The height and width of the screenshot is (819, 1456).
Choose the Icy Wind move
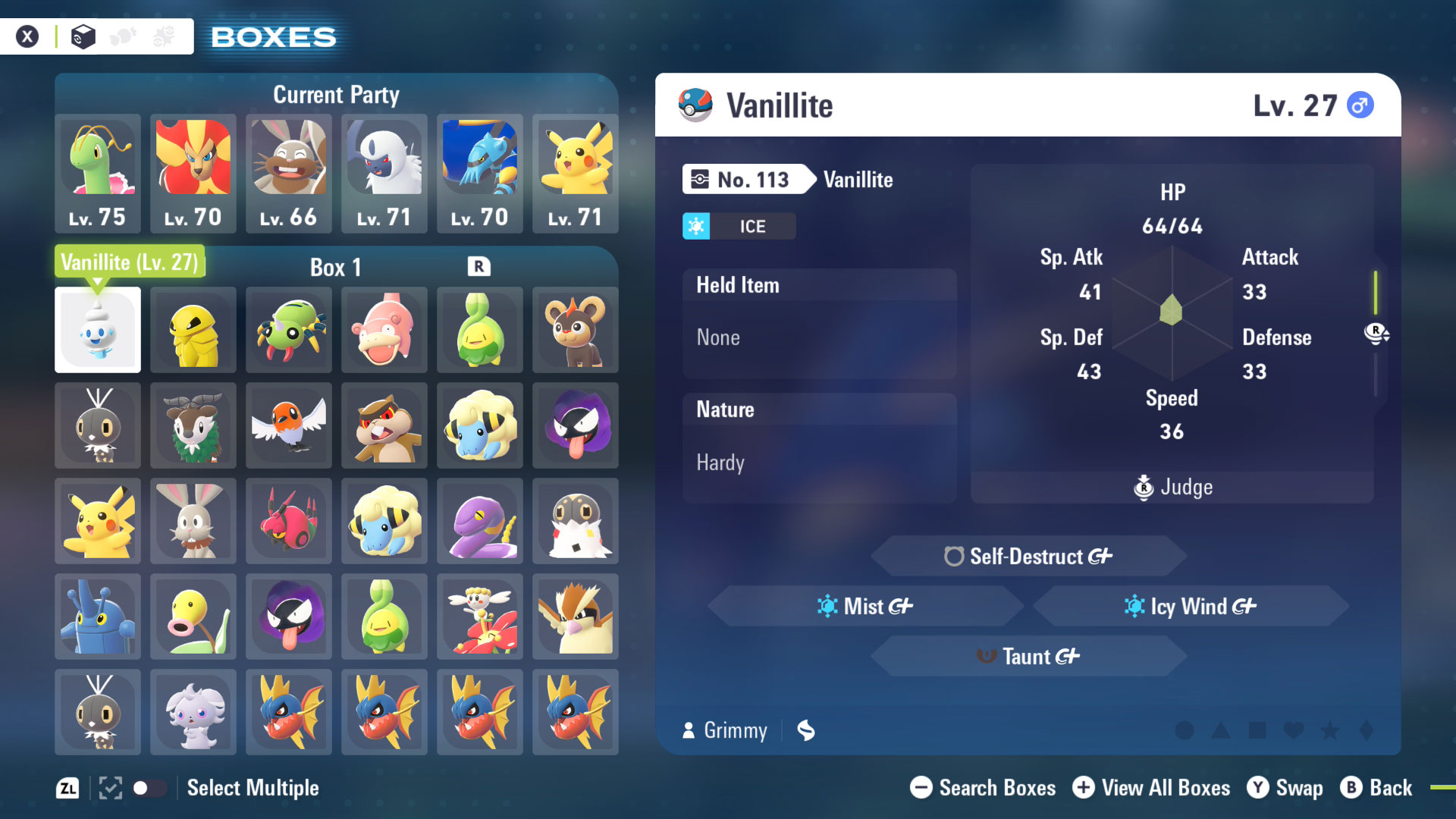[x=1191, y=607]
